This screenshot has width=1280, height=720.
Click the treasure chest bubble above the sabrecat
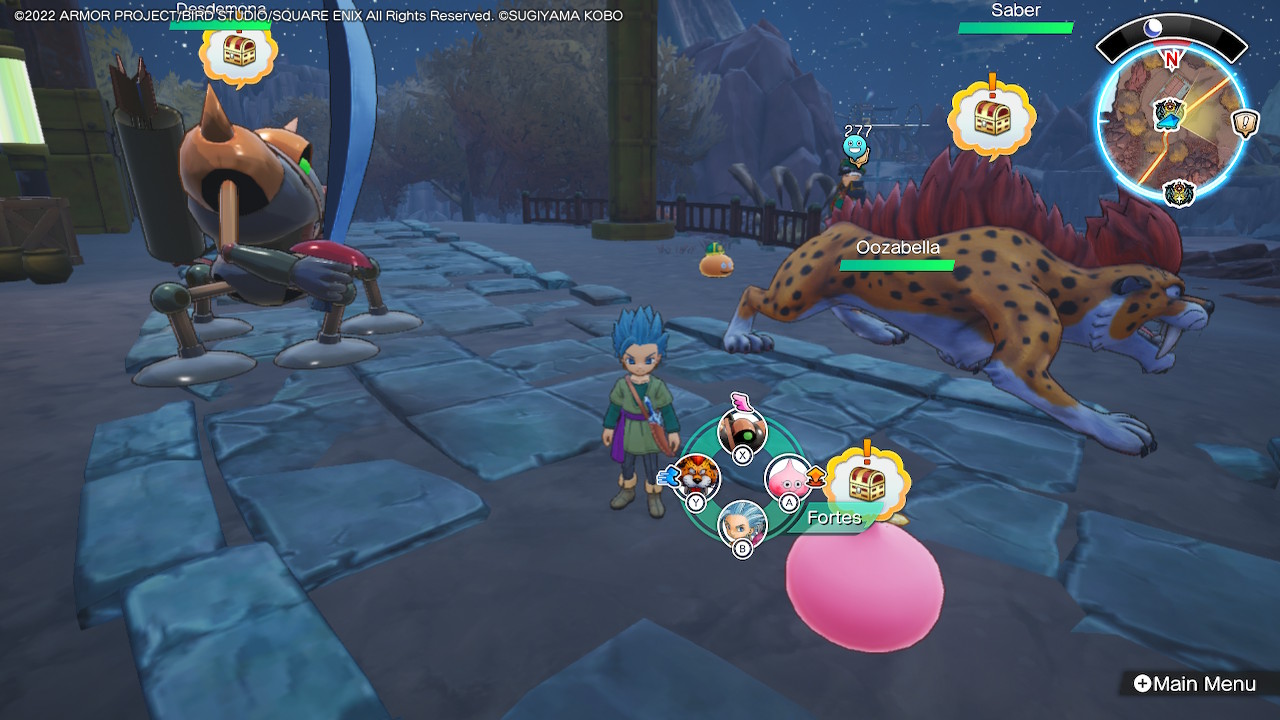coord(991,117)
